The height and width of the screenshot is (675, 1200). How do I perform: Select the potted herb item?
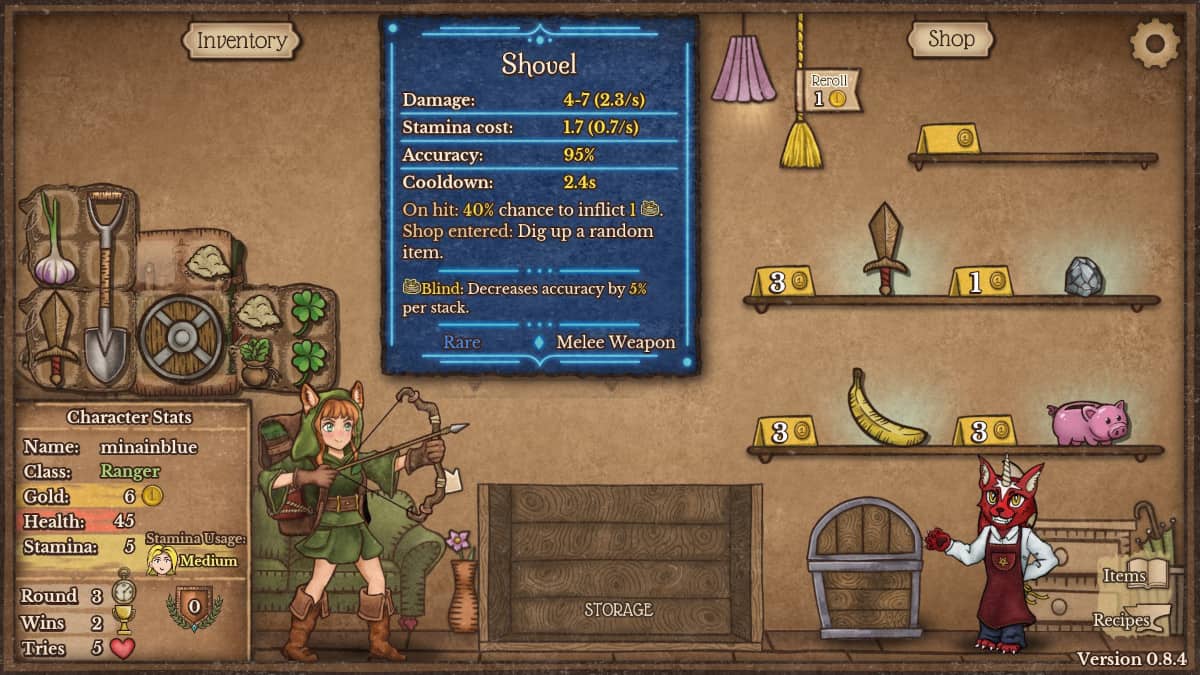coord(254,361)
